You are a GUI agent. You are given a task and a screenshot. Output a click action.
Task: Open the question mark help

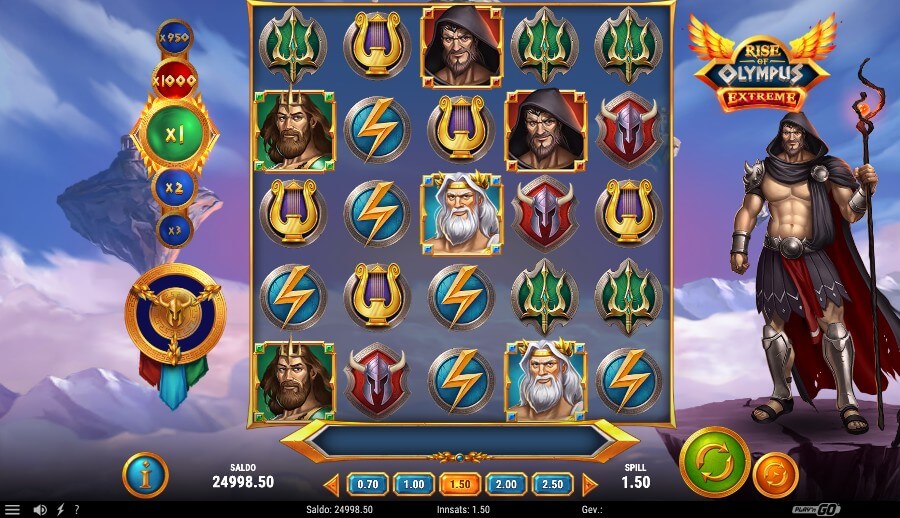[76, 509]
